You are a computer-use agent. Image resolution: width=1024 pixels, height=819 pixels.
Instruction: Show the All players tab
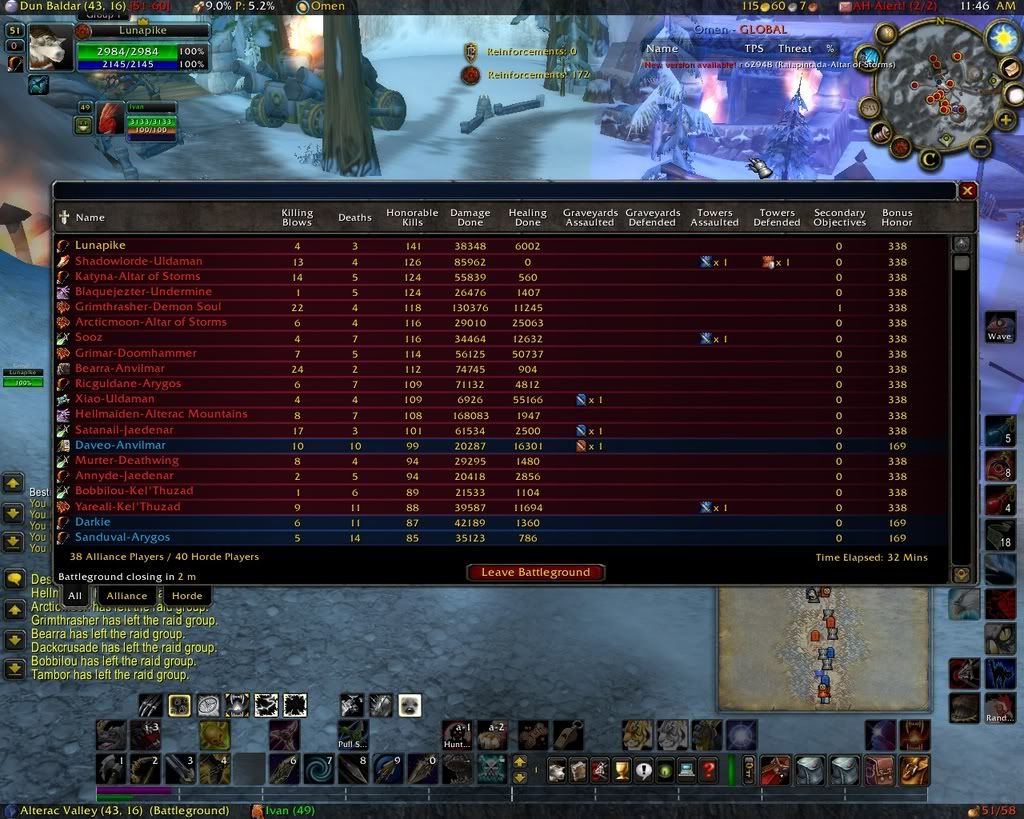pyautogui.click(x=74, y=596)
